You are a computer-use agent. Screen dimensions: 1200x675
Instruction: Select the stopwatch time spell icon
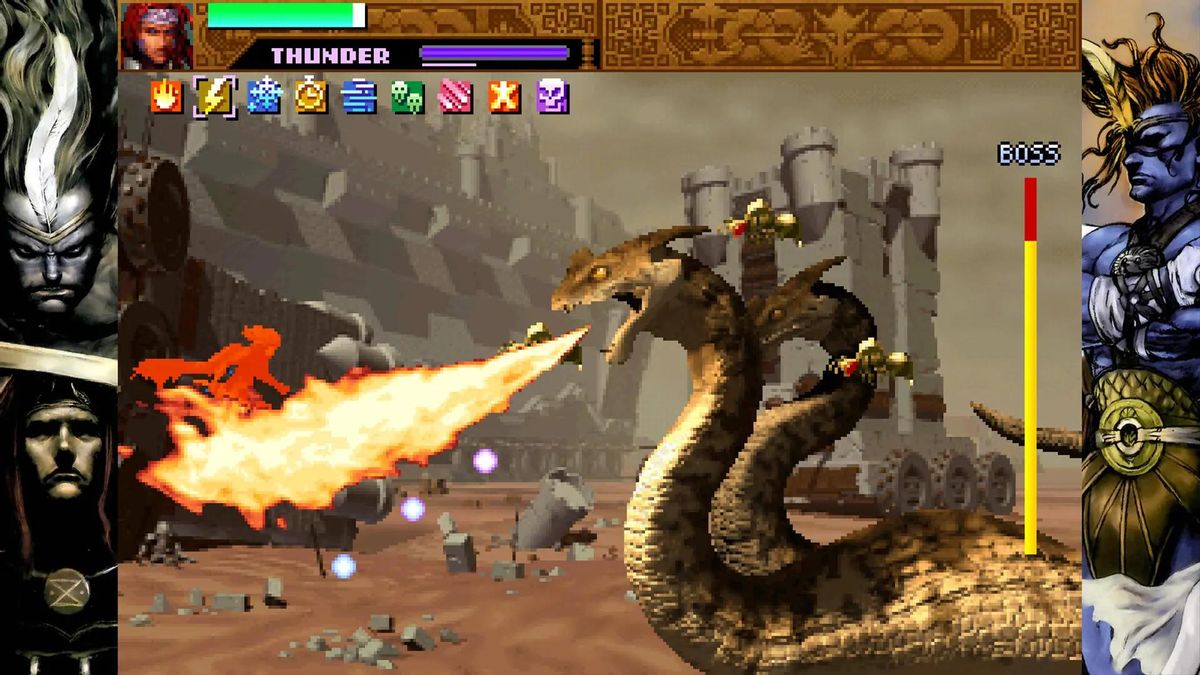311,96
